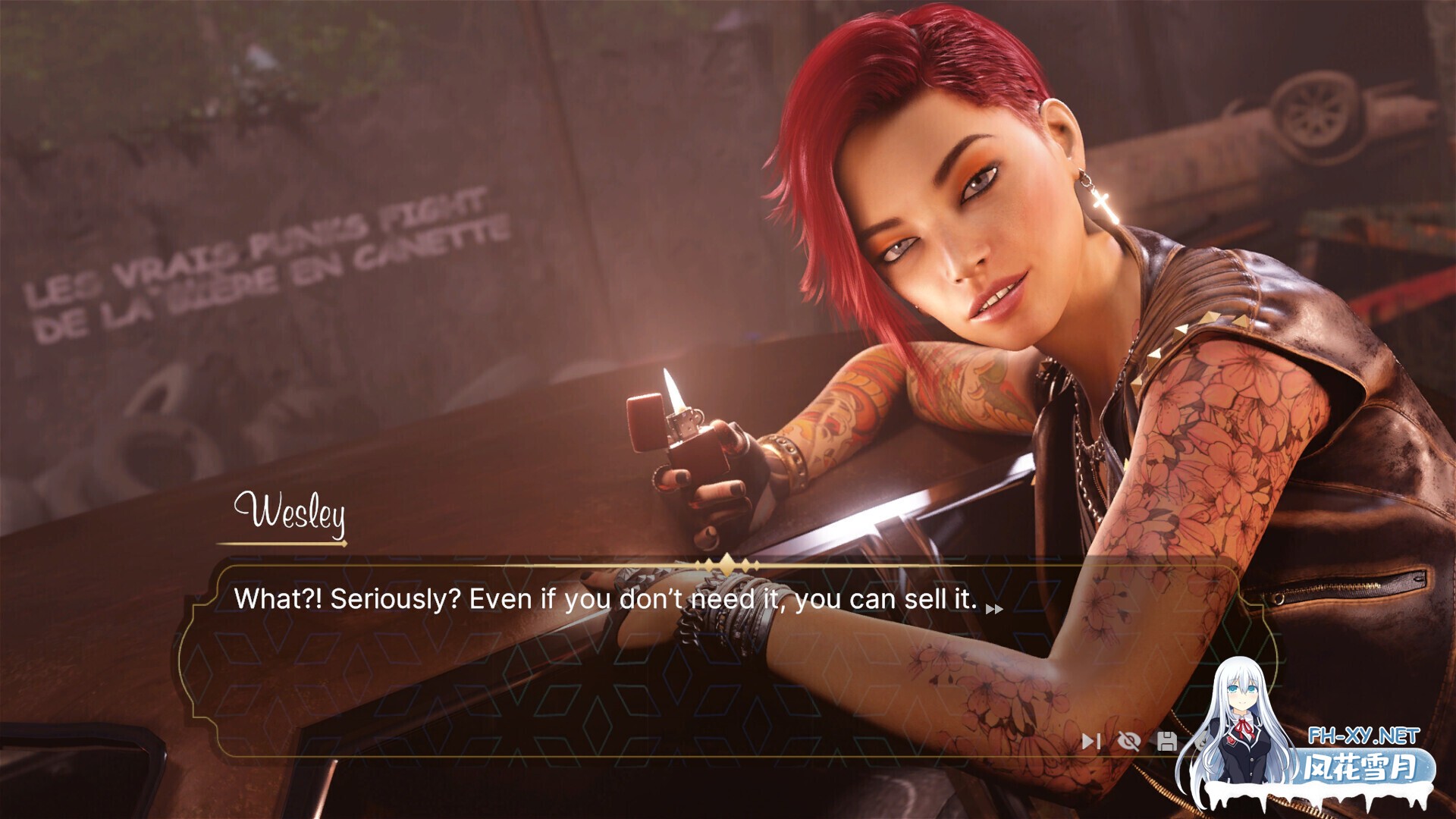Advance the dialogue with the double-arrow indicator

(x=993, y=608)
